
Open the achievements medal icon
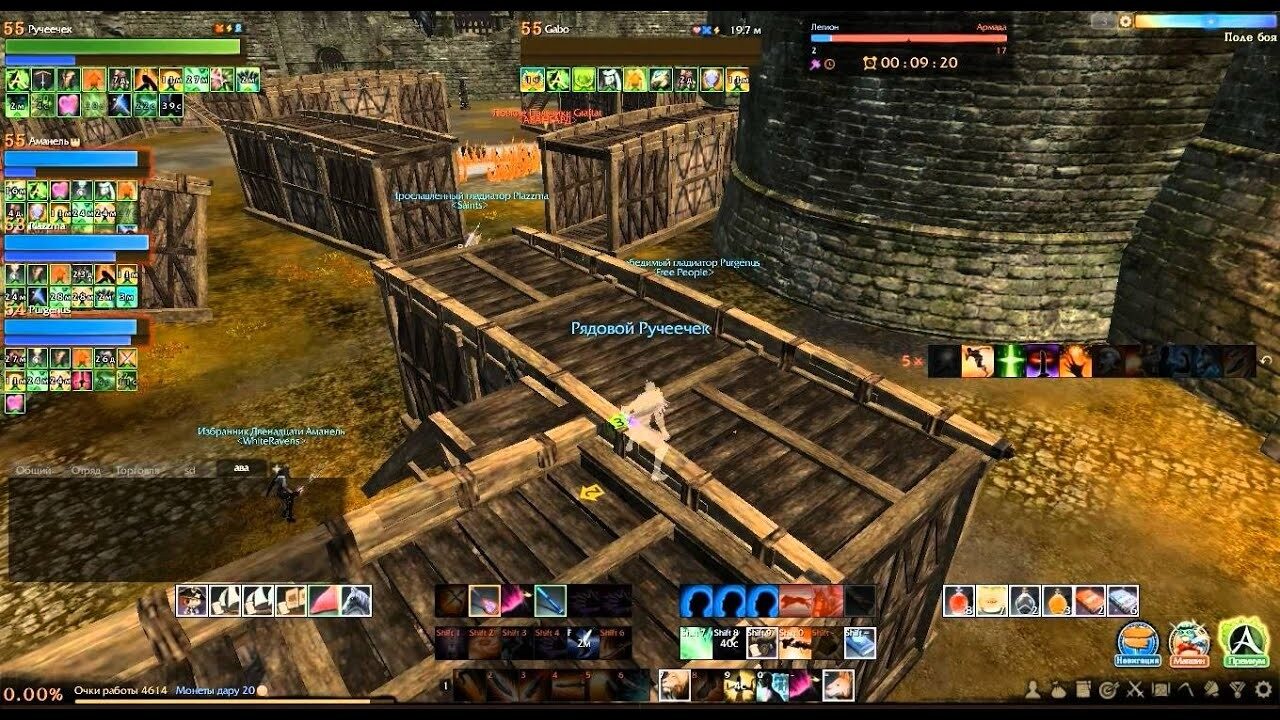tap(1235, 690)
